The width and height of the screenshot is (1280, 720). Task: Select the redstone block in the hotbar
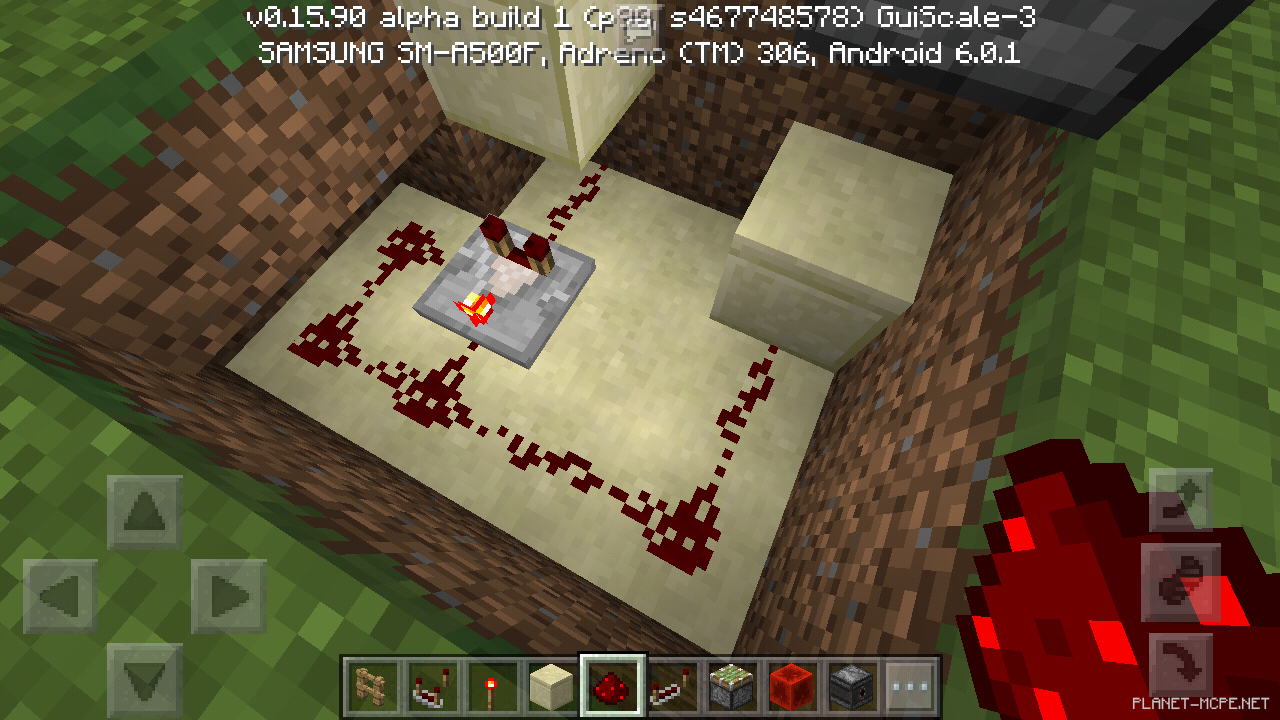[792, 687]
